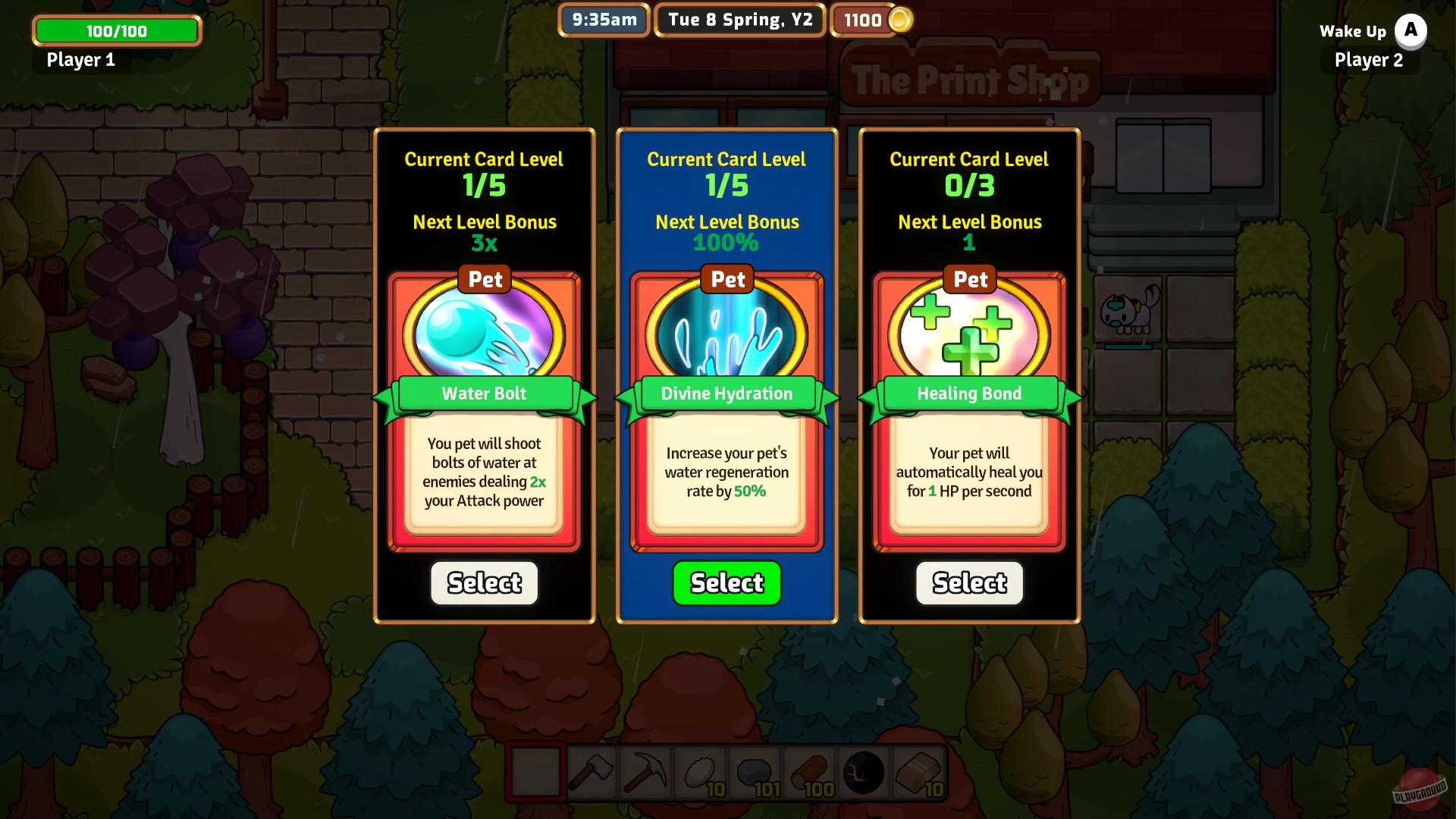Click the Divine Hydration water icon

pyautogui.click(x=726, y=332)
